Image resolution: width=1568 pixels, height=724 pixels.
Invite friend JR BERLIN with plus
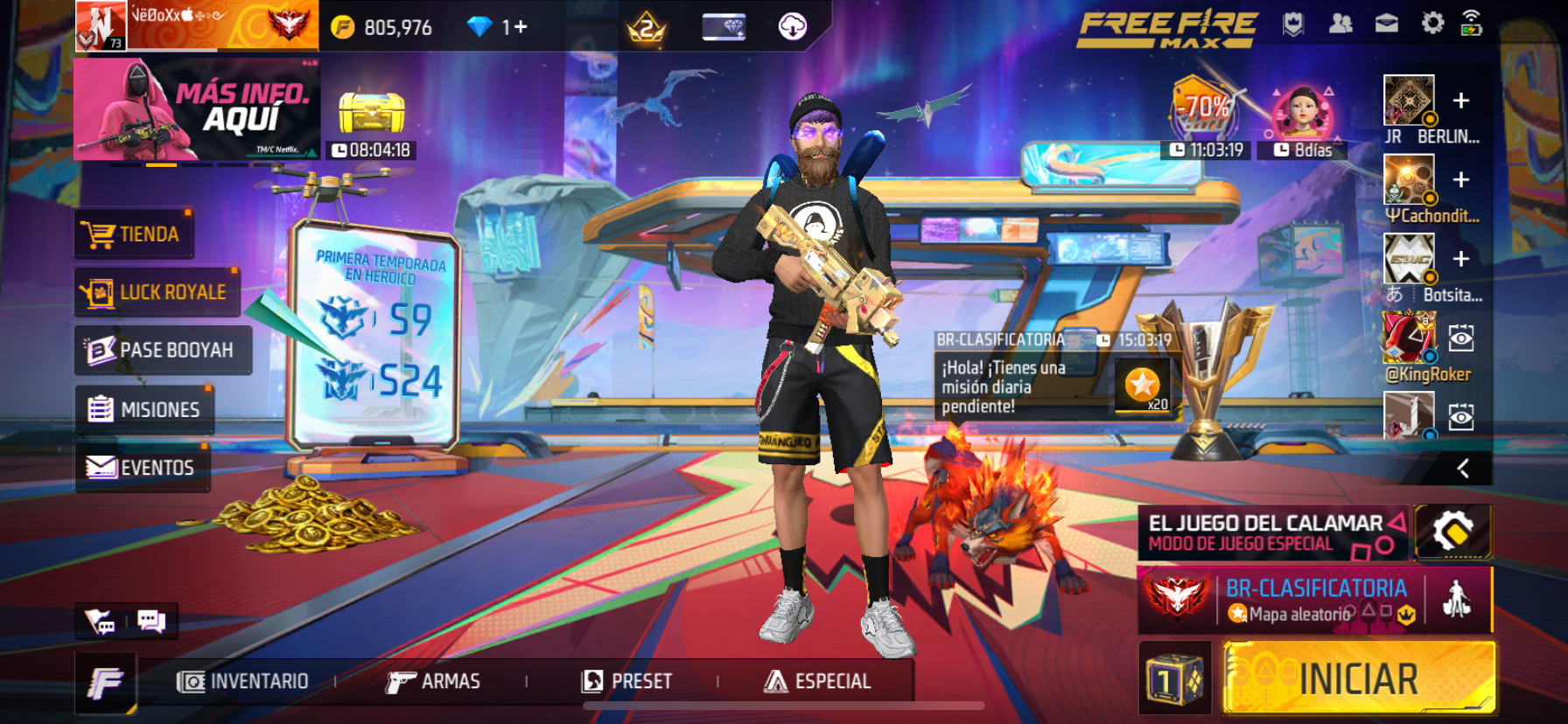tap(1460, 101)
